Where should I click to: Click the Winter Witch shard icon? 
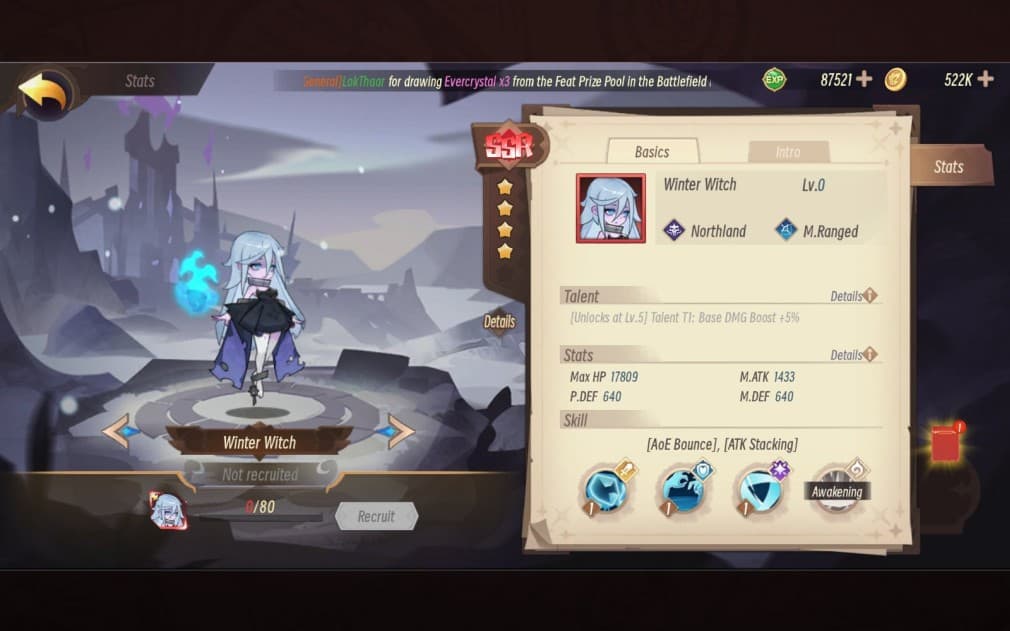(x=168, y=511)
